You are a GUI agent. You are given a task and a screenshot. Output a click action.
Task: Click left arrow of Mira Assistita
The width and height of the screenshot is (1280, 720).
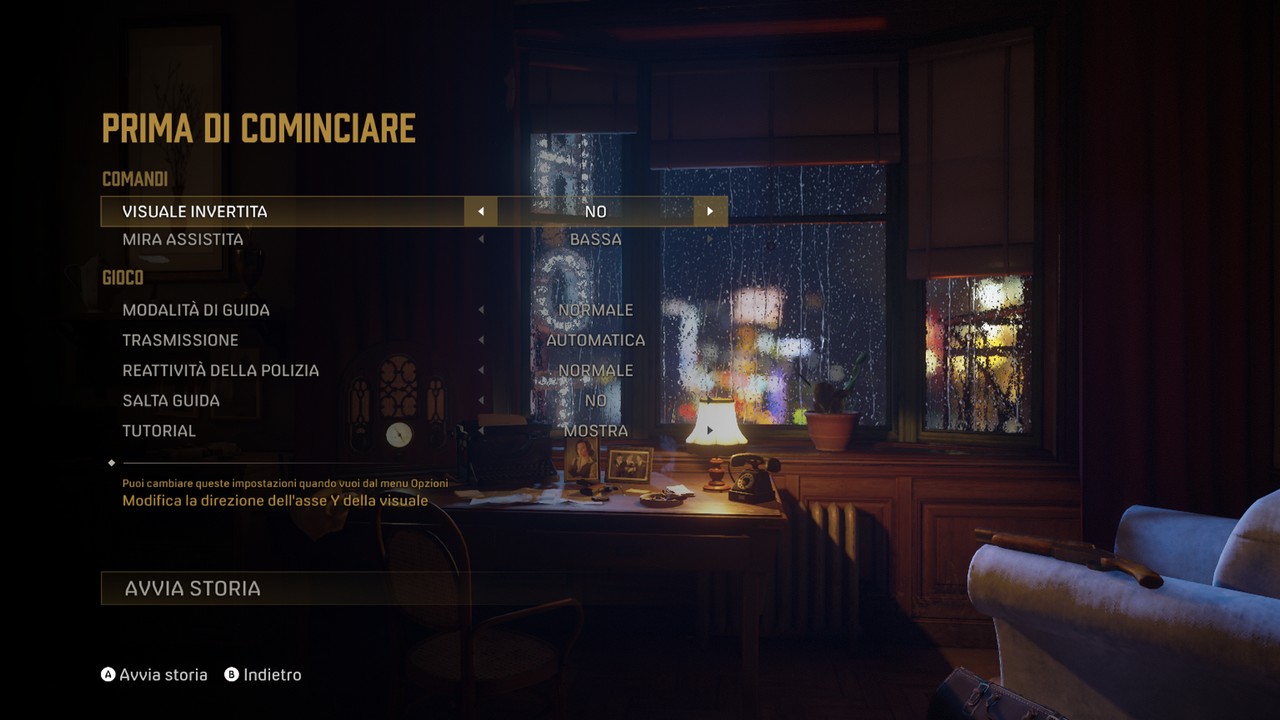481,240
